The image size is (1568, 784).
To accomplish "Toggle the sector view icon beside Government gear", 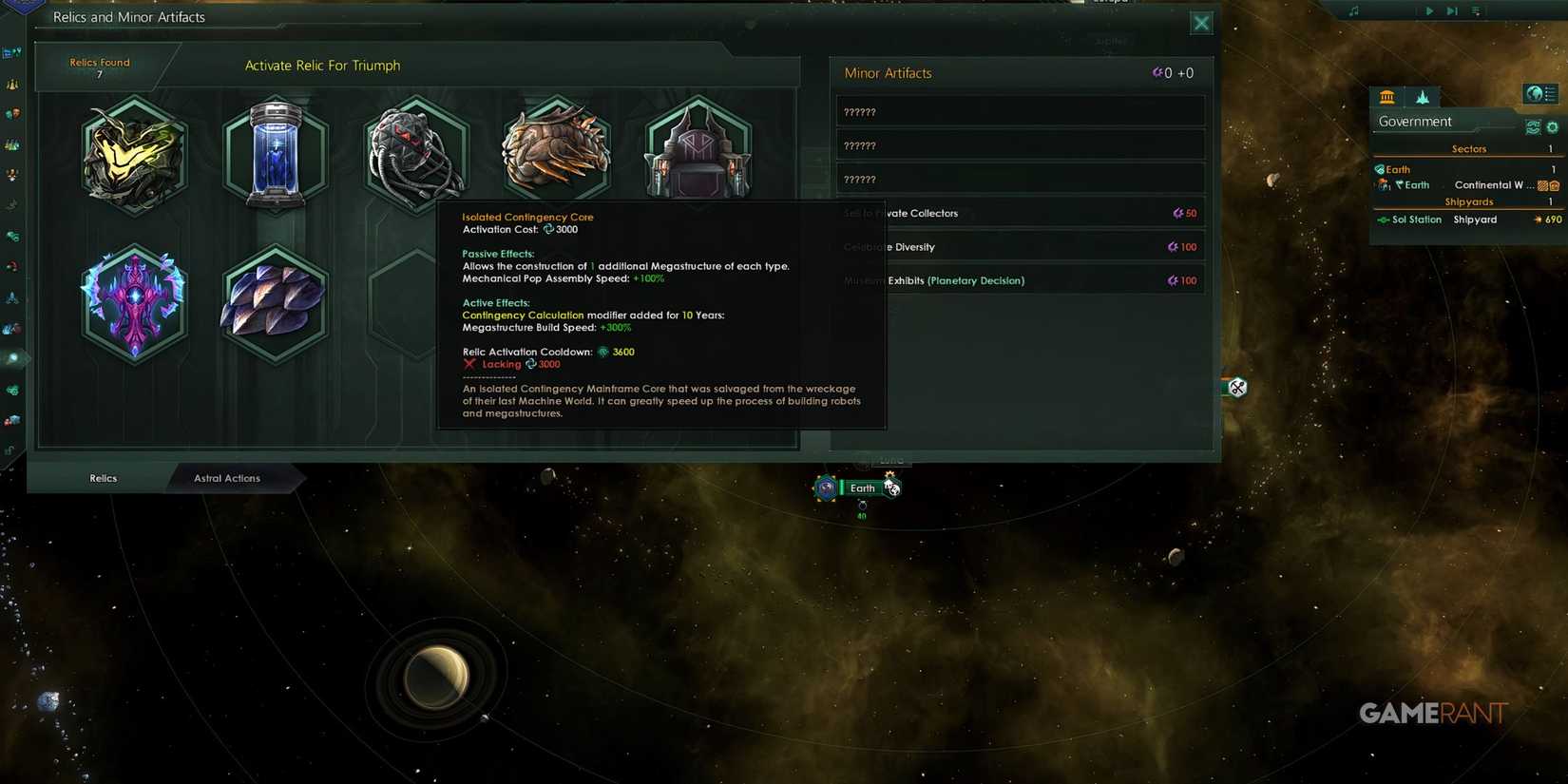I will [x=1533, y=125].
